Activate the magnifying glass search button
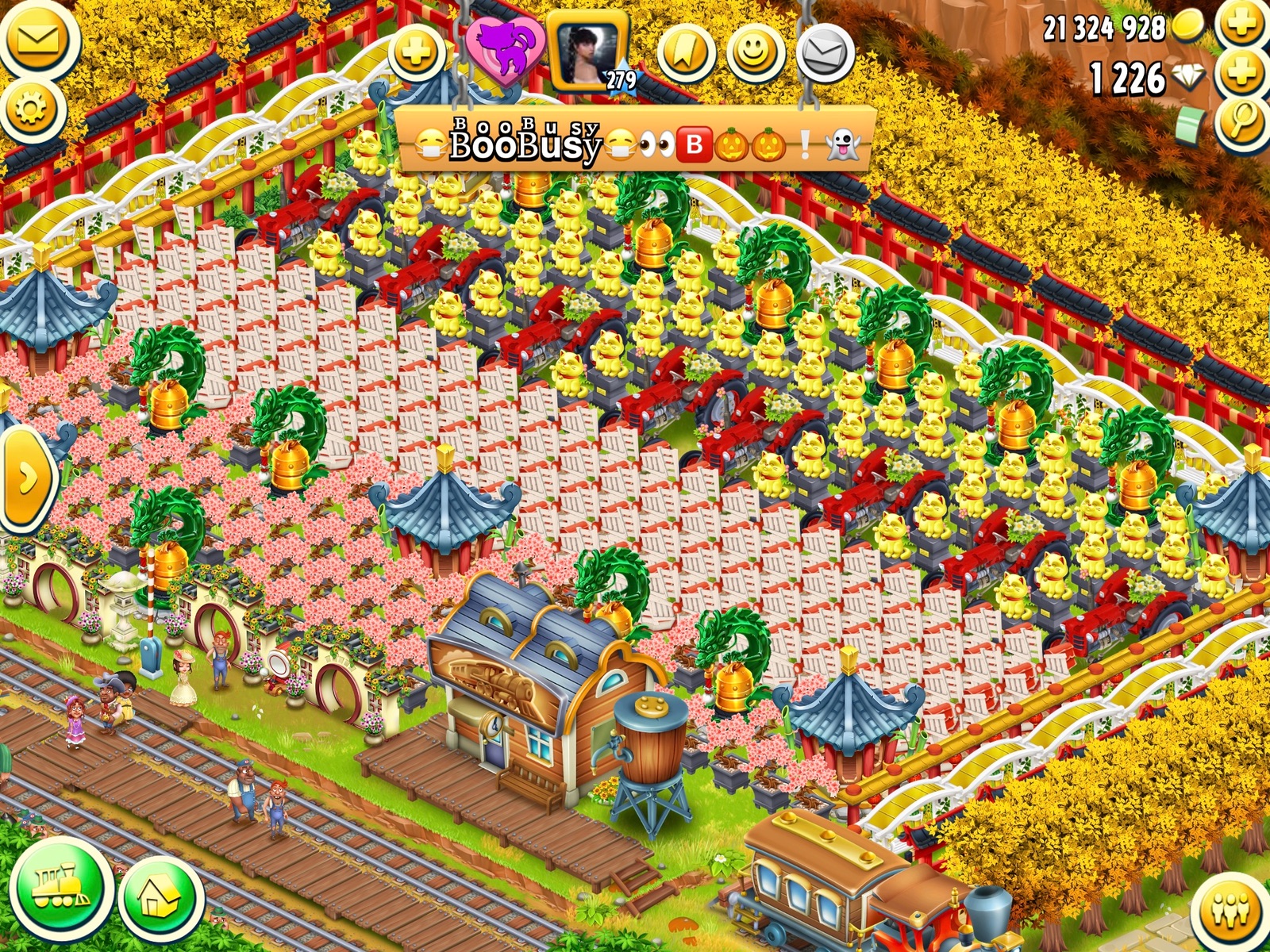This screenshot has width=1270, height=952. [1243, 122]
